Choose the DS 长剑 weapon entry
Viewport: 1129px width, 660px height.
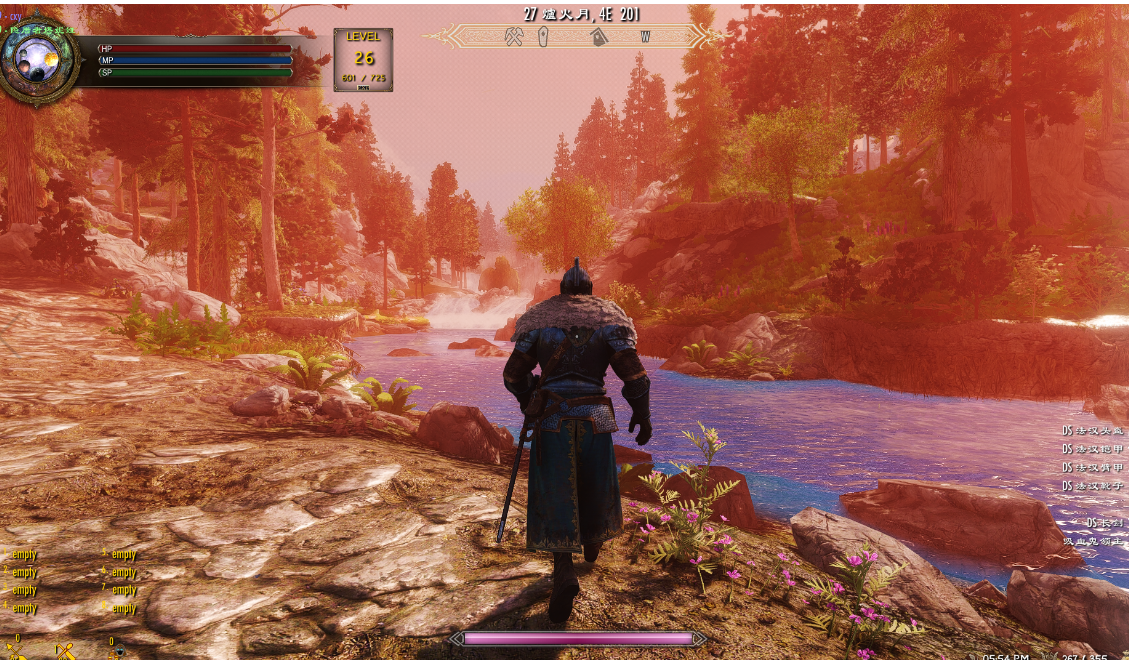click(1104, 523)
